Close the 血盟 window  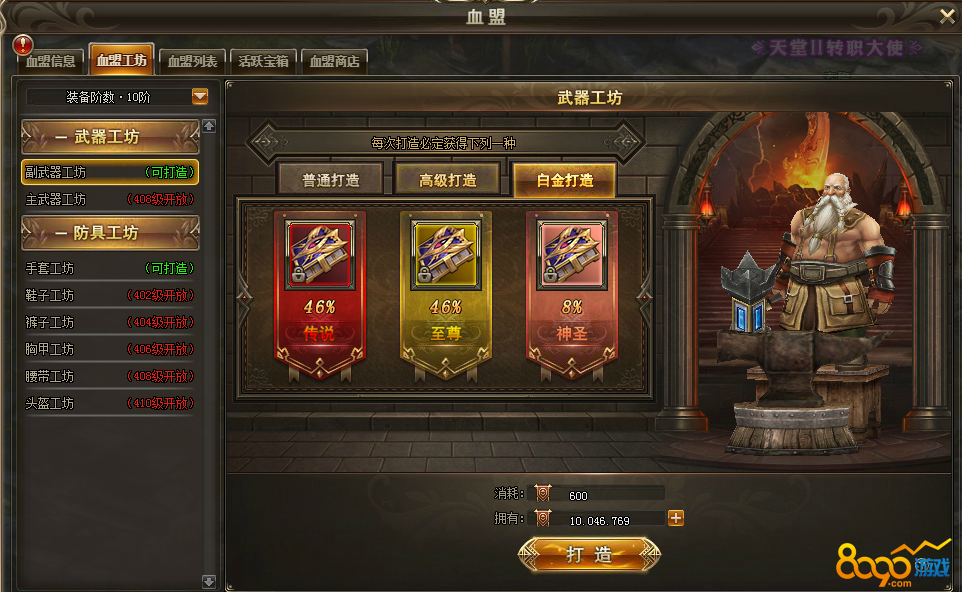tap(947, 16)
